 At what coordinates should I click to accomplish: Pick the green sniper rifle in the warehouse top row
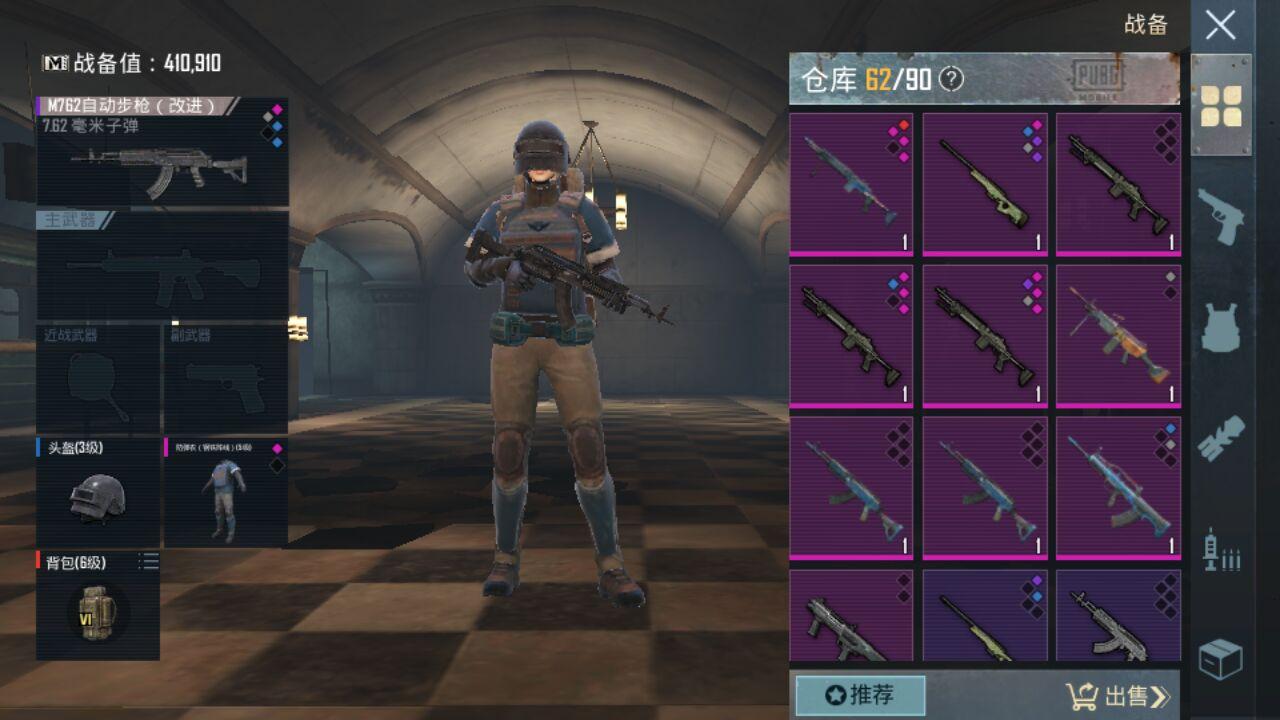click(985, 183)
